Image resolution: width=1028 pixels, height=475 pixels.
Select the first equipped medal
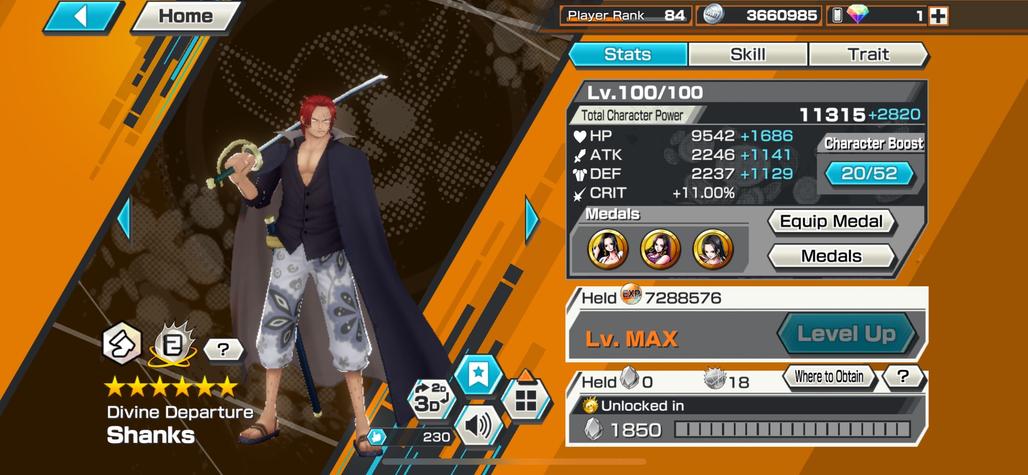click(x=609, y=249)
